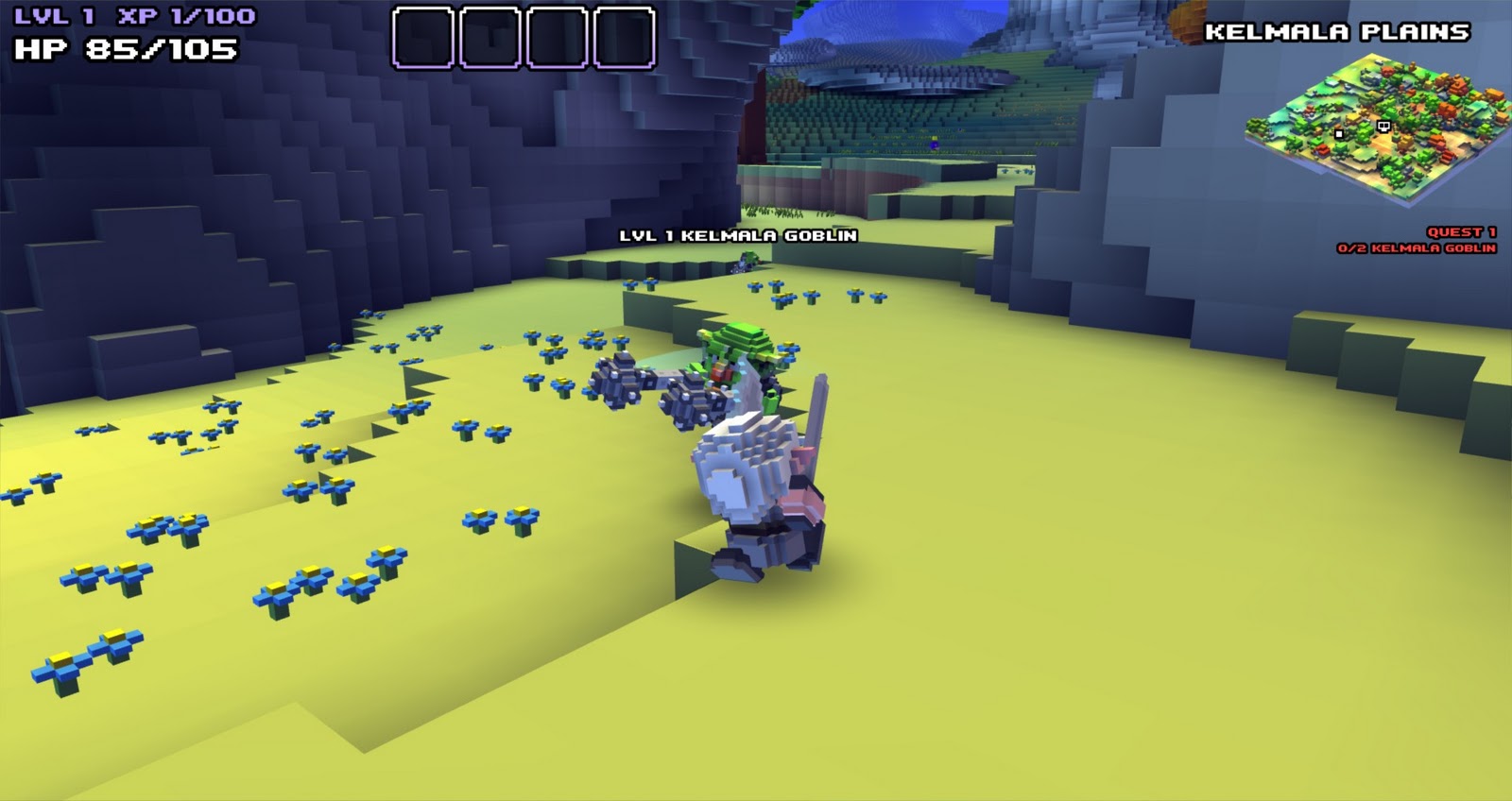Image resolution: width=1512 pixels, height=801 pixels.
Task: Click the speech-bubble quest marker on the minimap
Action: pyautogui.click(x=1383, y=126)
